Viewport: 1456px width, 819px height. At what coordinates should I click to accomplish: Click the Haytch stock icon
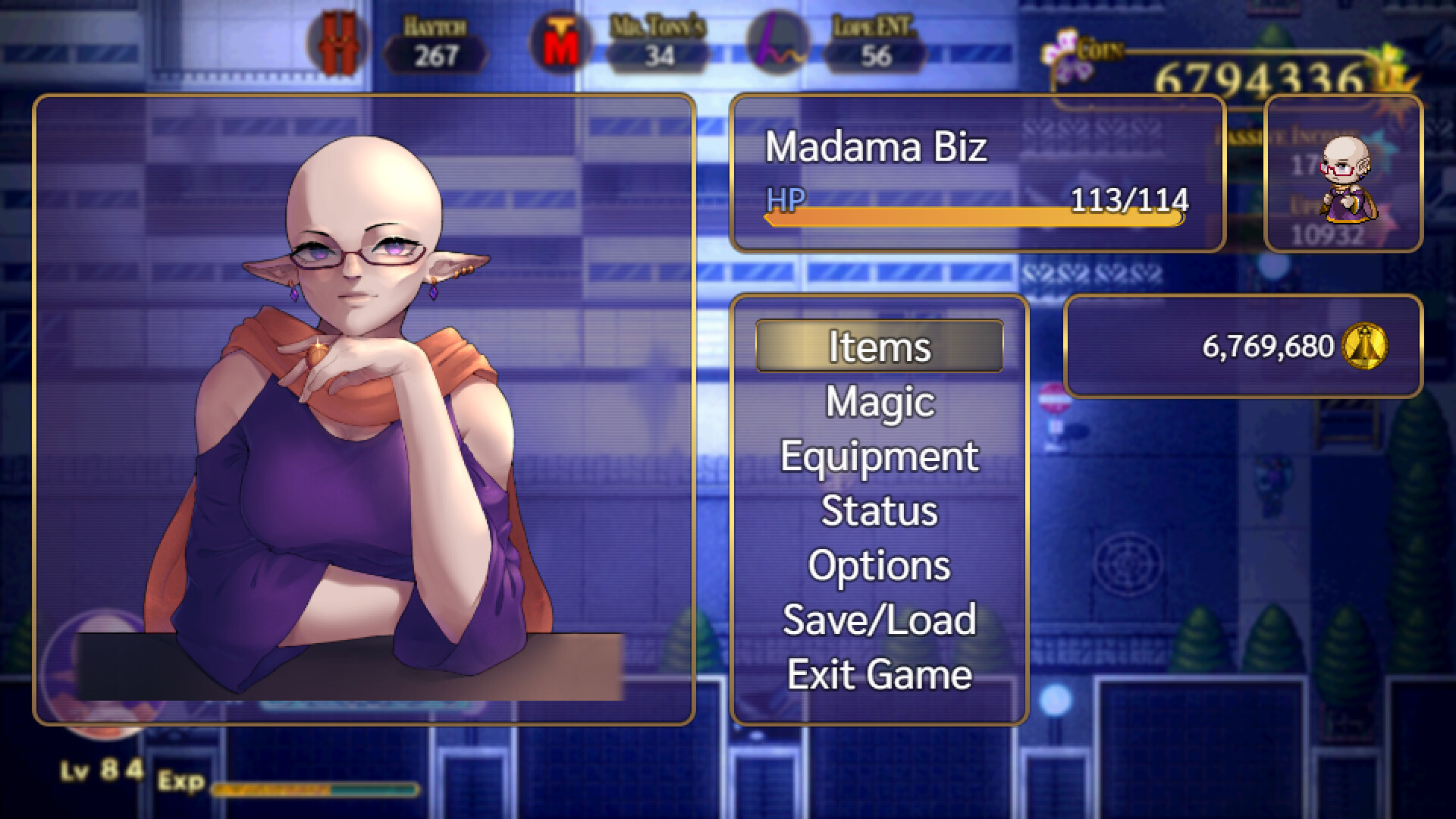(x=339, y=44)
